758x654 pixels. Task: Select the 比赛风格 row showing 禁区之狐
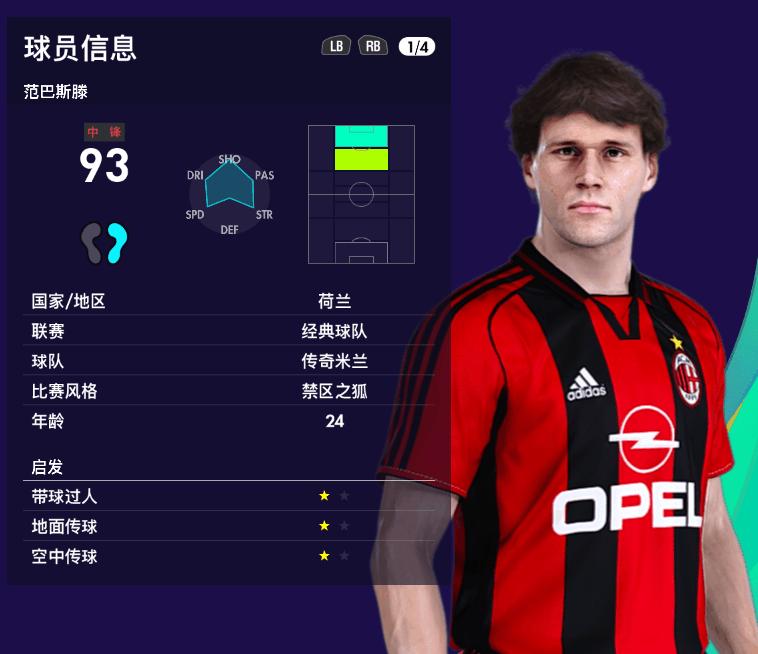[x=232, y=391]
